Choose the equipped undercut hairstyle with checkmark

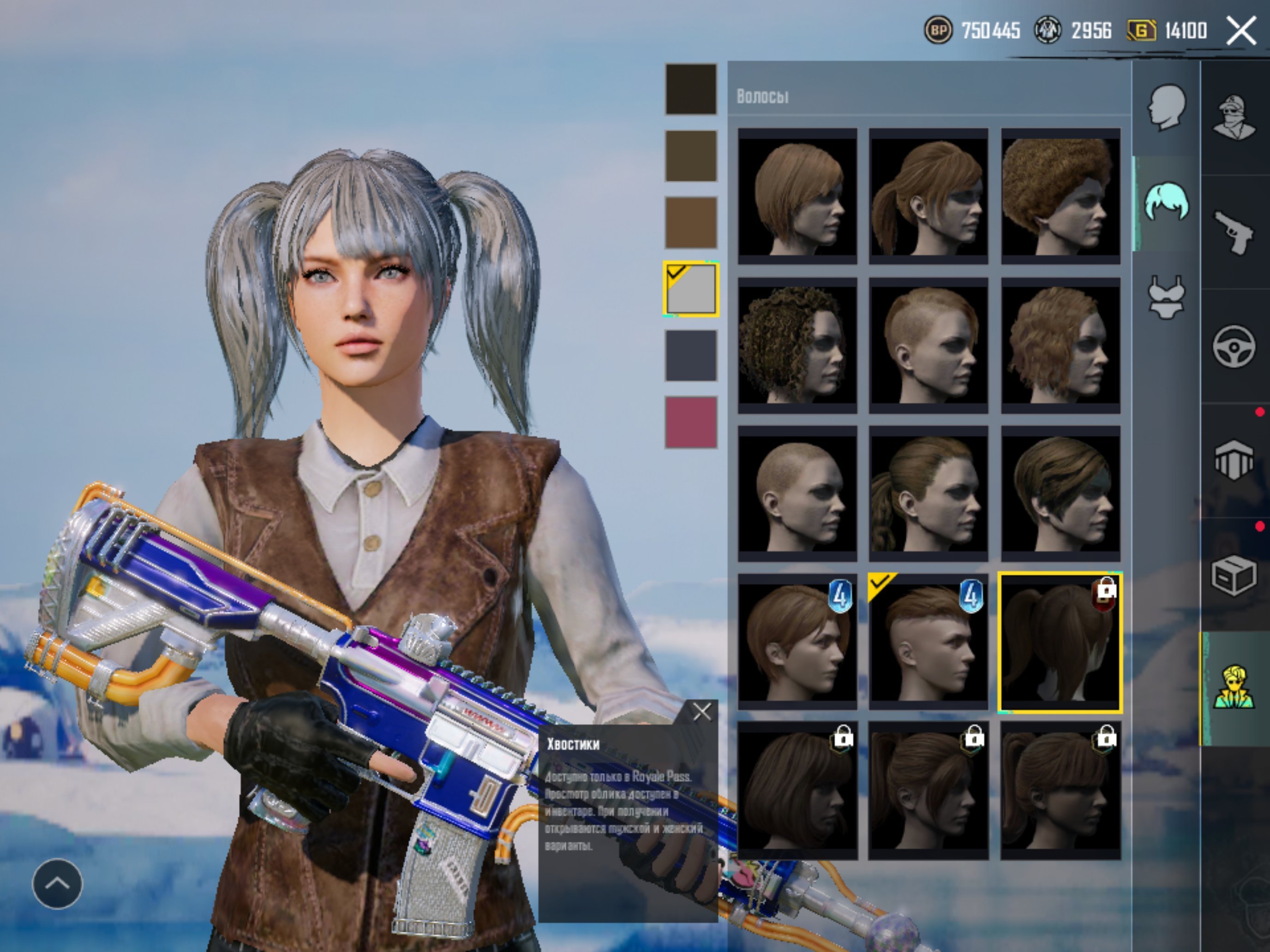tap(928, 643)
